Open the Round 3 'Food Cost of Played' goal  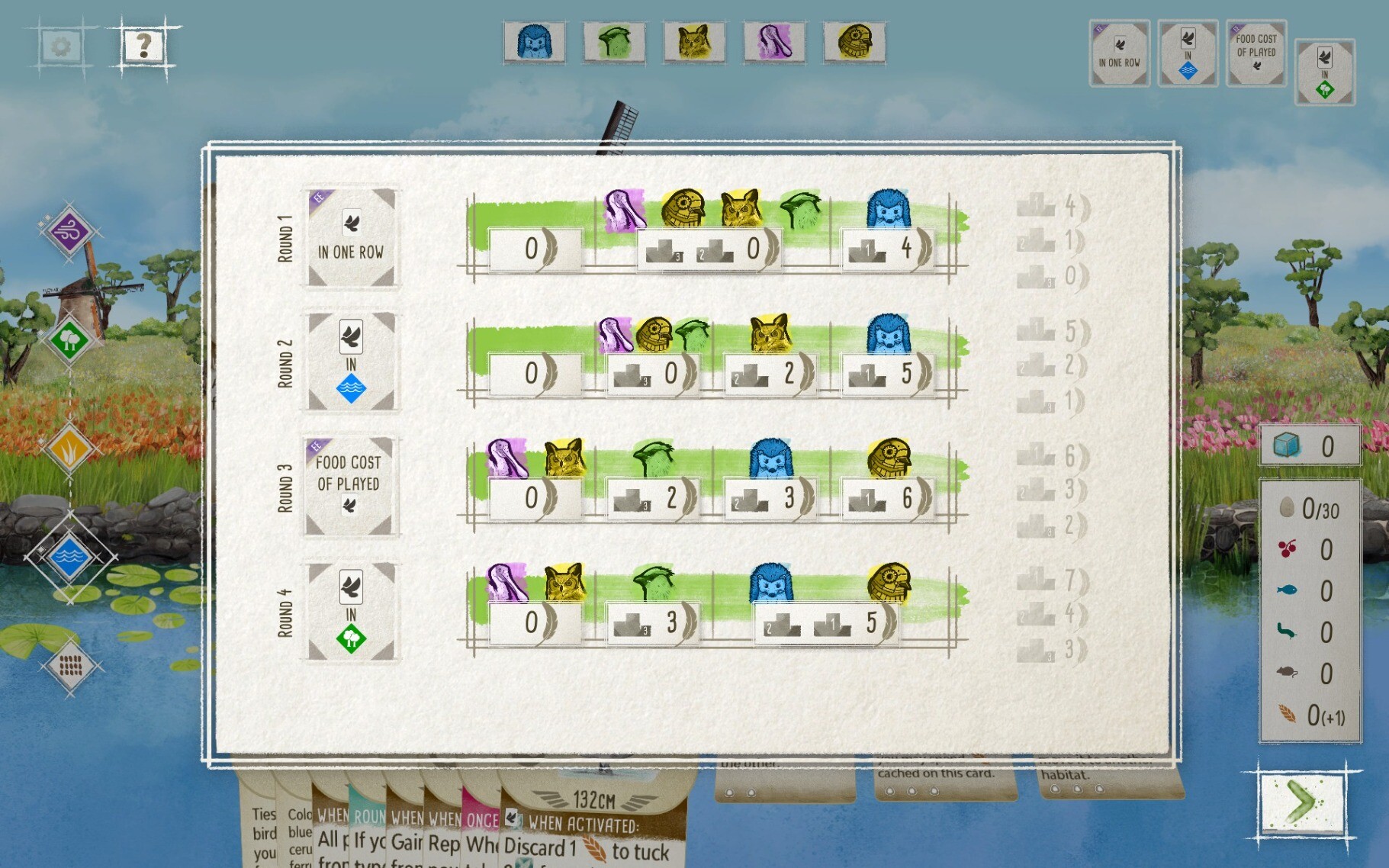point(349,485)
